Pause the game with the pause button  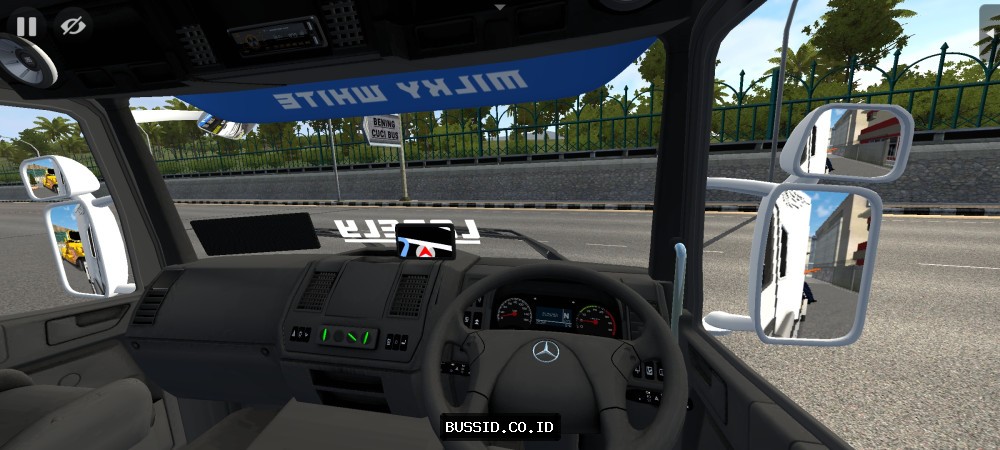tap(26, 26)
